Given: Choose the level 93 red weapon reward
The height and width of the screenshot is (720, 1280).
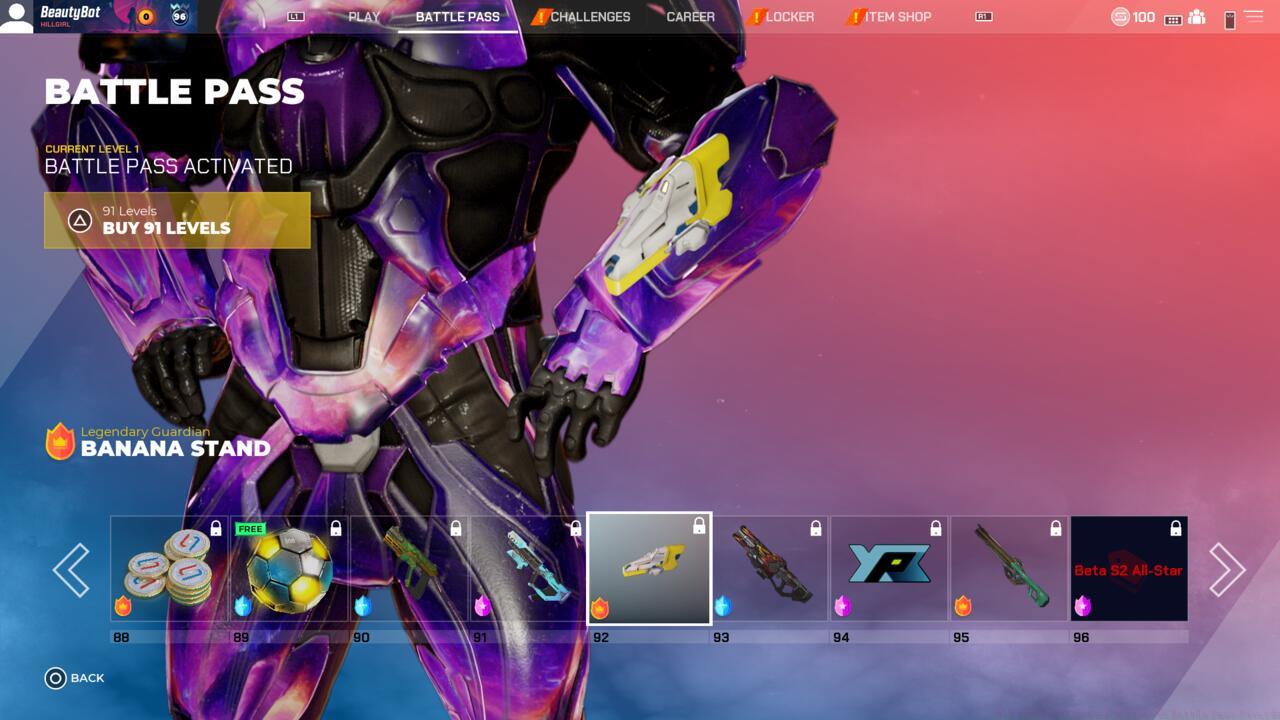Looking at the screenshot, I should point(769,568).
